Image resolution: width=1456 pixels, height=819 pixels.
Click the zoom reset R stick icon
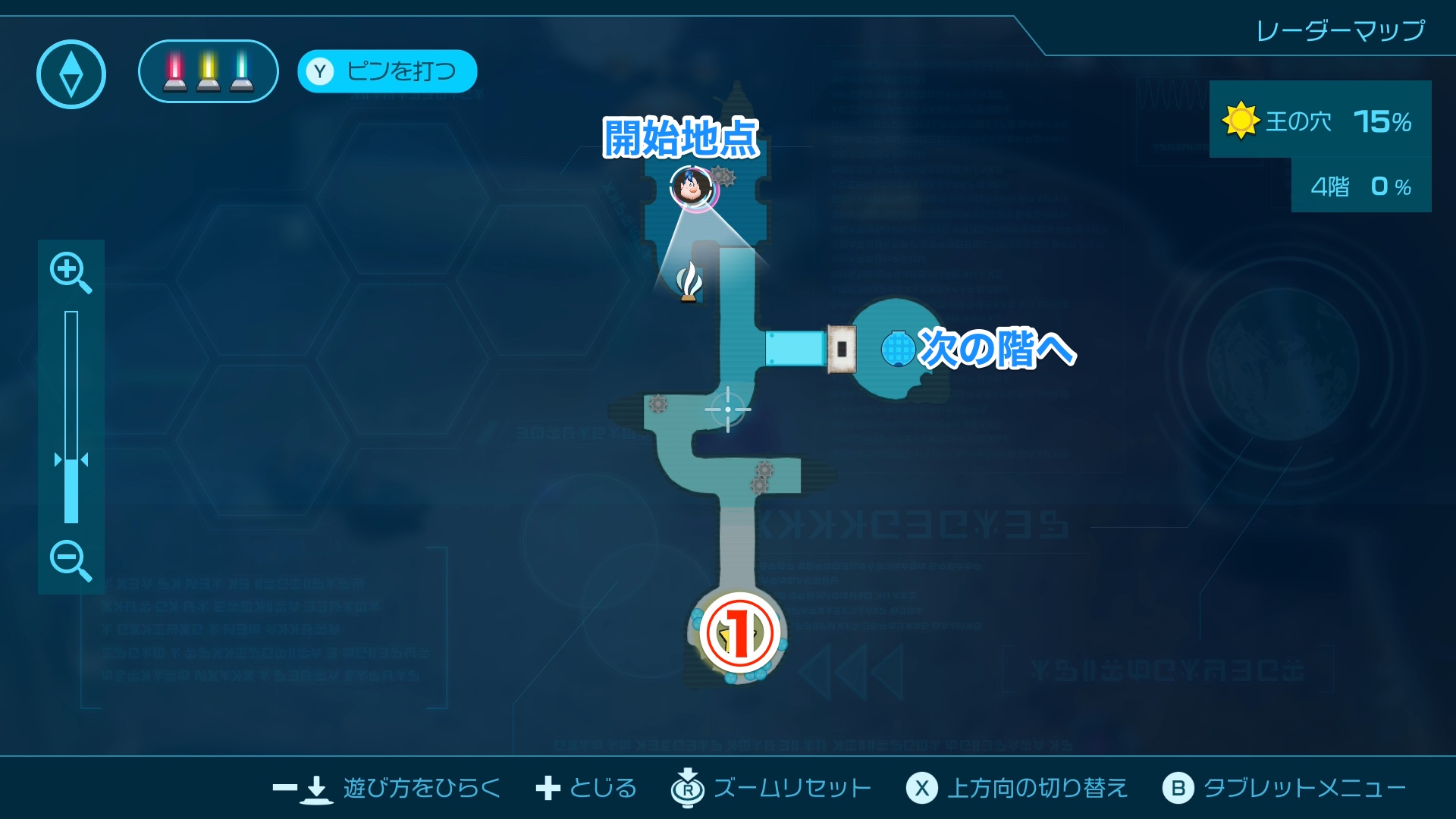686,788
